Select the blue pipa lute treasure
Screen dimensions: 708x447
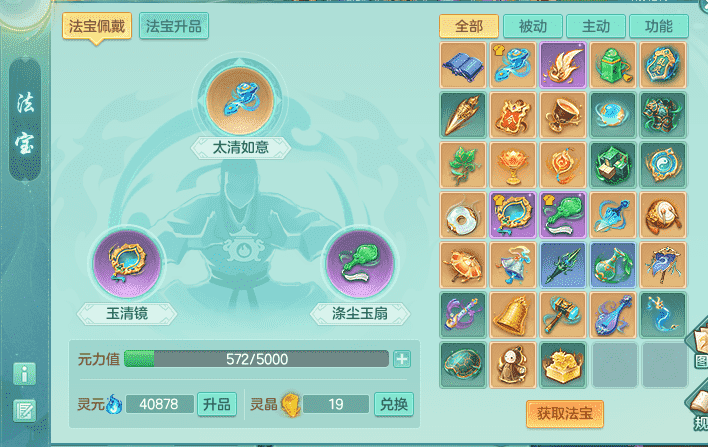613,315
